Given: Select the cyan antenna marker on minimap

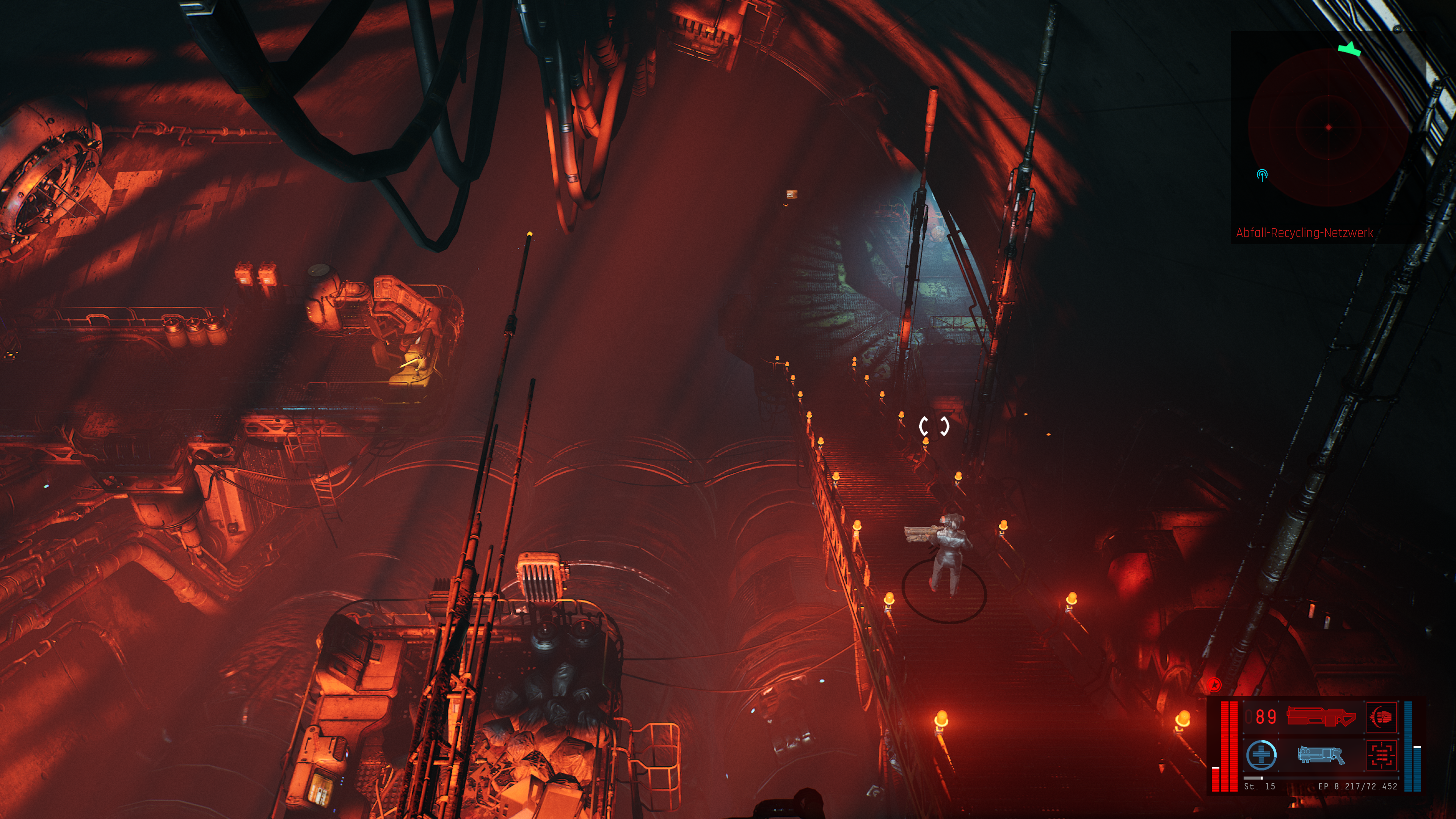Looking at the screenshot, I should point(1261,175).
